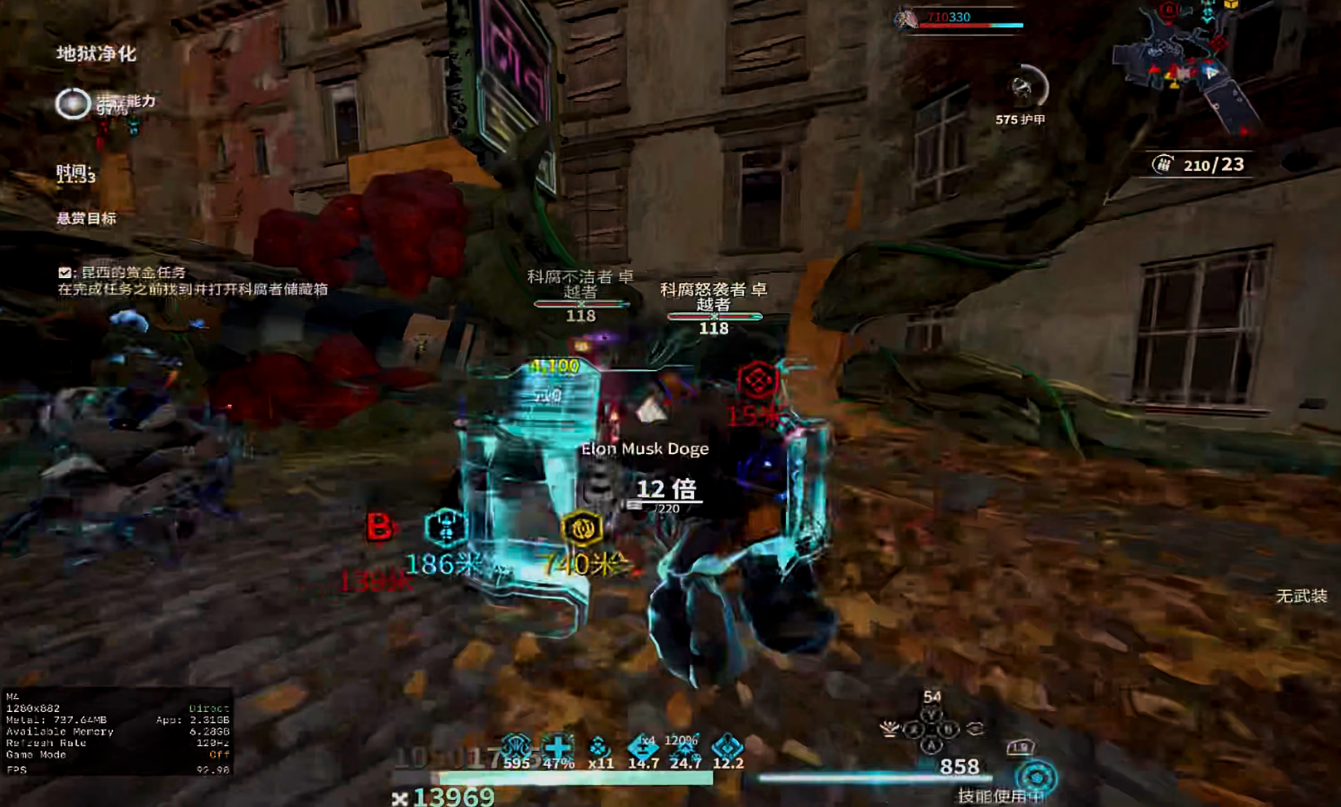Click the buff icon timed at 12.2
This screenshot has width=1341, height=807.
728,746
